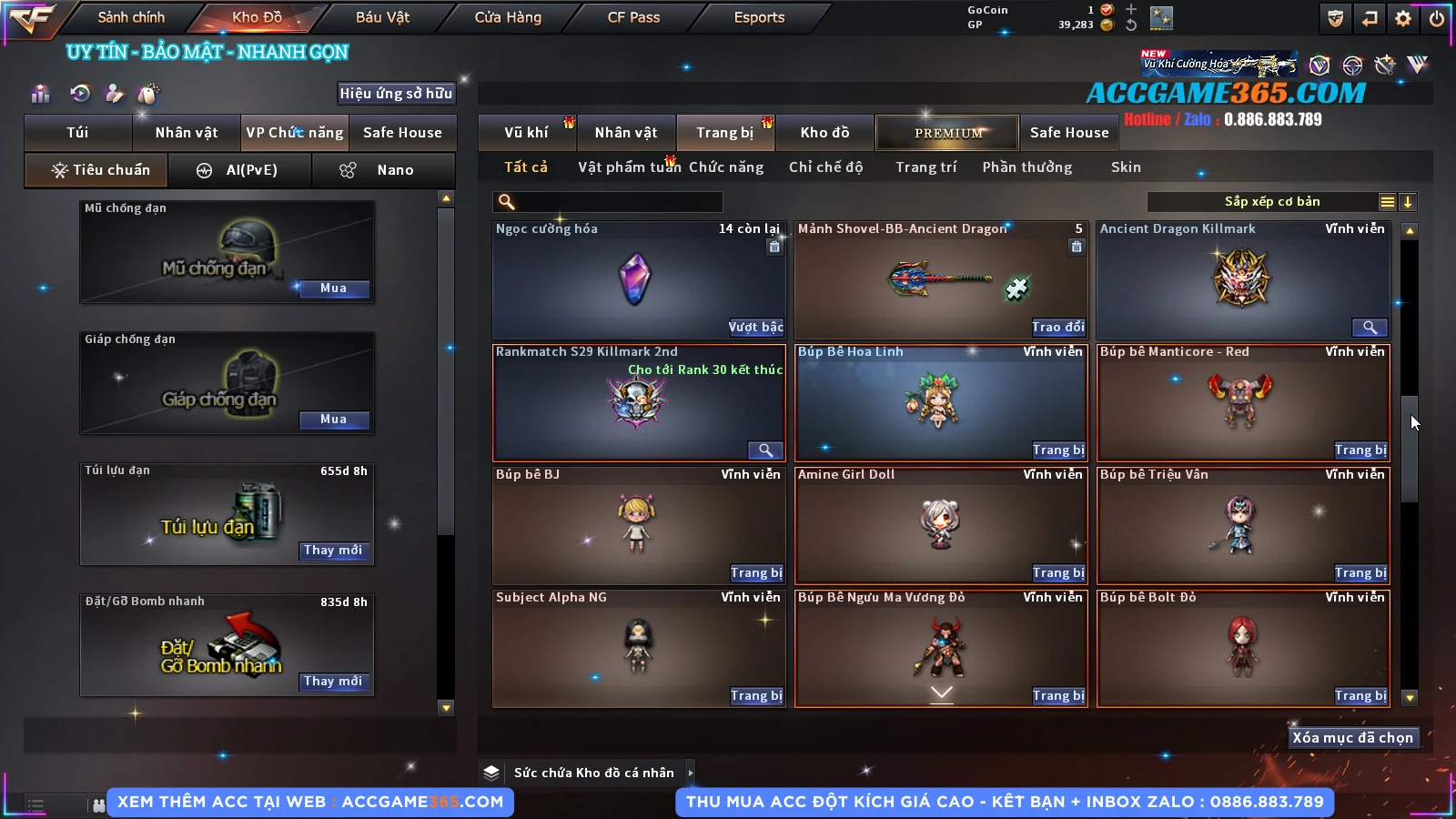Open the Sắp xếp cơ bản sort dropdown
This screenshot has width=1456, height=819.
click(x=1271, y=202)
